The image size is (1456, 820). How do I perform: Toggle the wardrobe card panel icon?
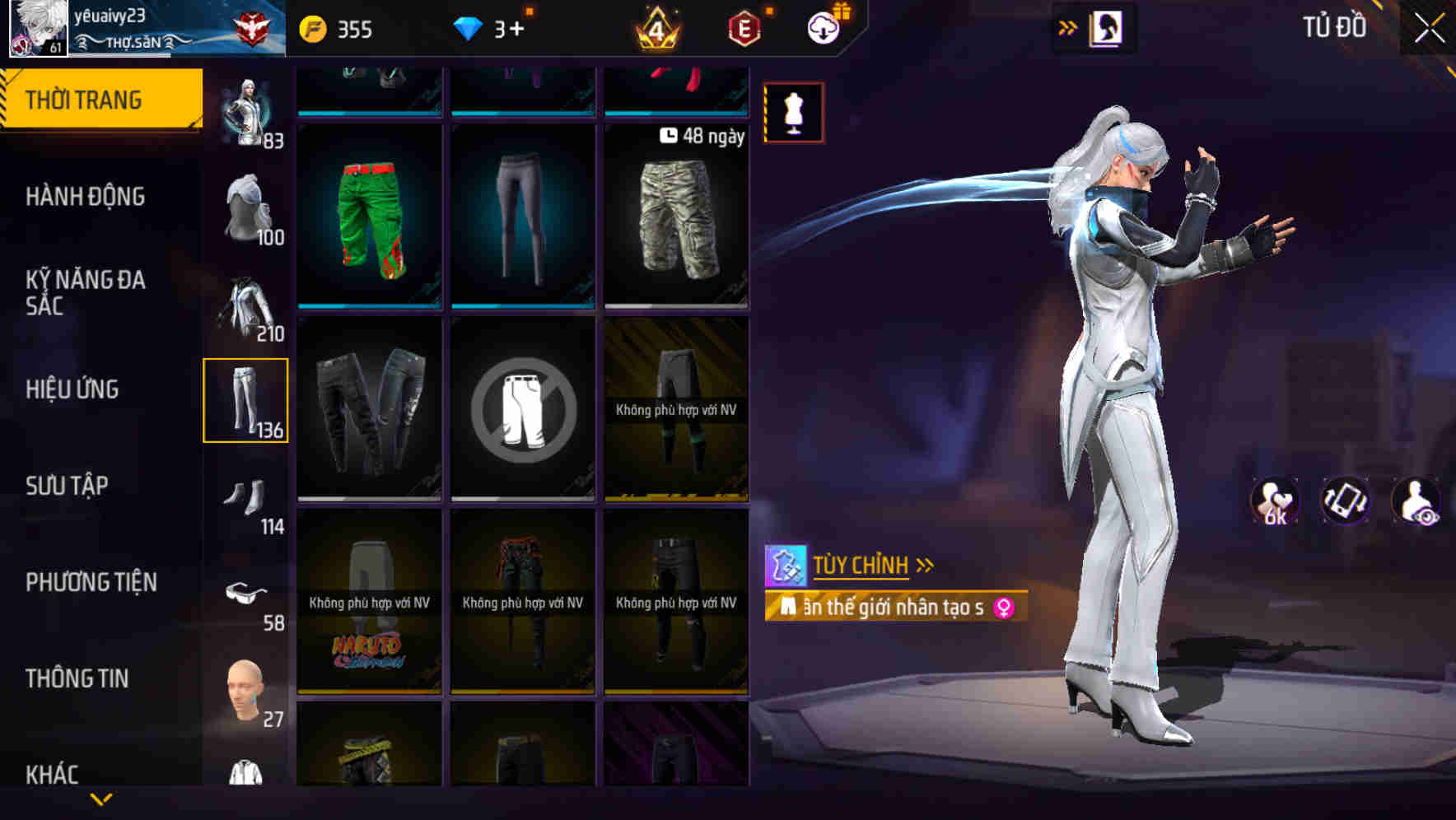coord(1108,26)
